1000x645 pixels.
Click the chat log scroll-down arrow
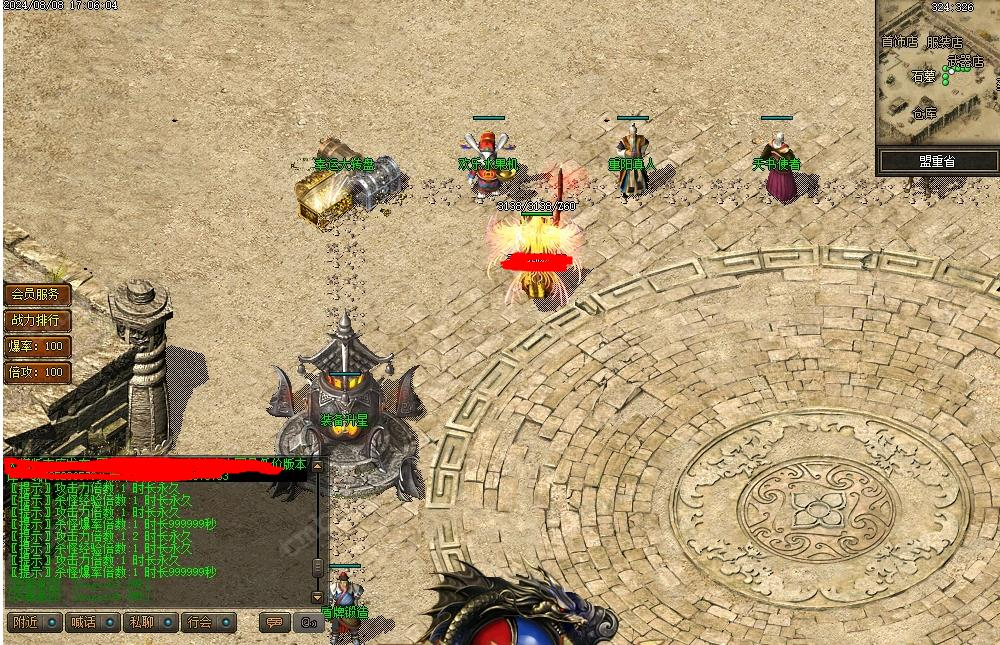pos(318,597)
